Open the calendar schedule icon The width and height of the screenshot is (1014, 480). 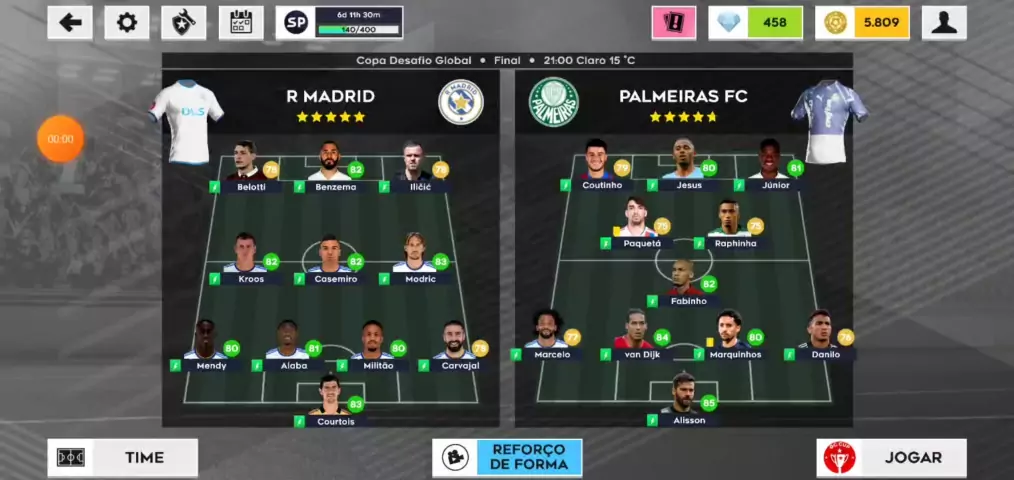point(241,22)
